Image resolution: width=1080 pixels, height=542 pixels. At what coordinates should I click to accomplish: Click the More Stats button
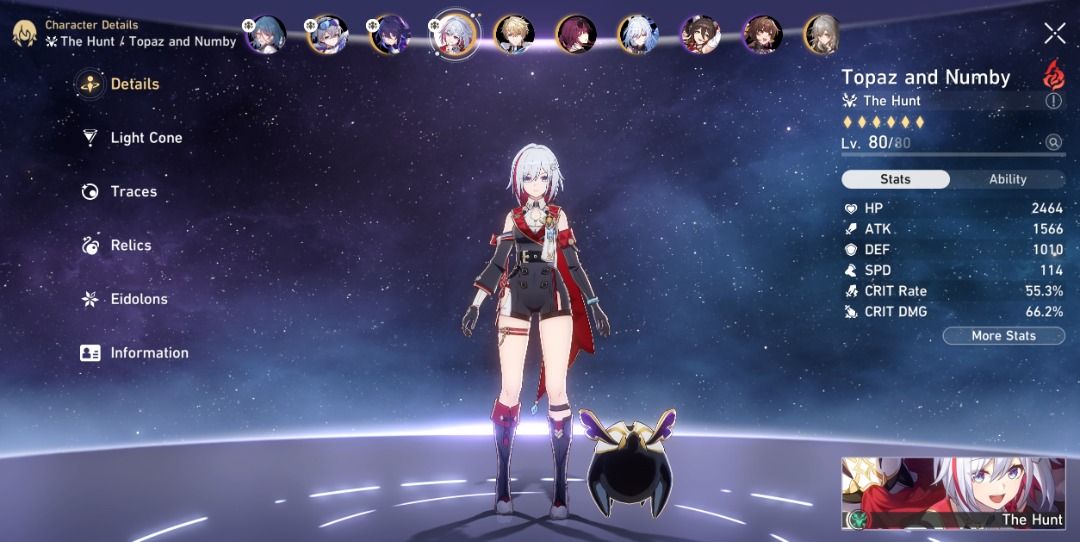[x=1003, y=336]
